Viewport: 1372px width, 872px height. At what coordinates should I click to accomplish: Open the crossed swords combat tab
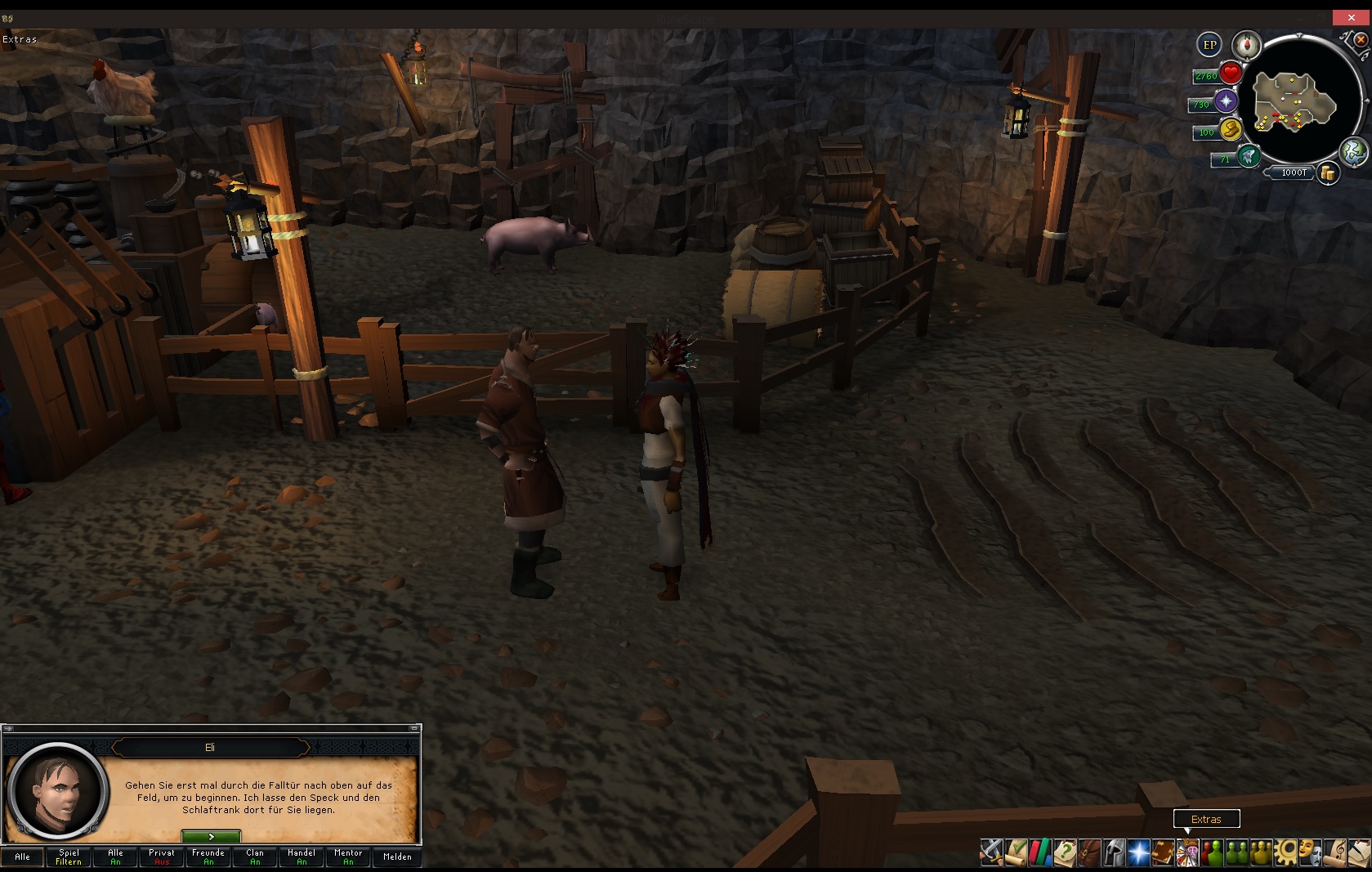pyautogui.click(x=991, y=852)
